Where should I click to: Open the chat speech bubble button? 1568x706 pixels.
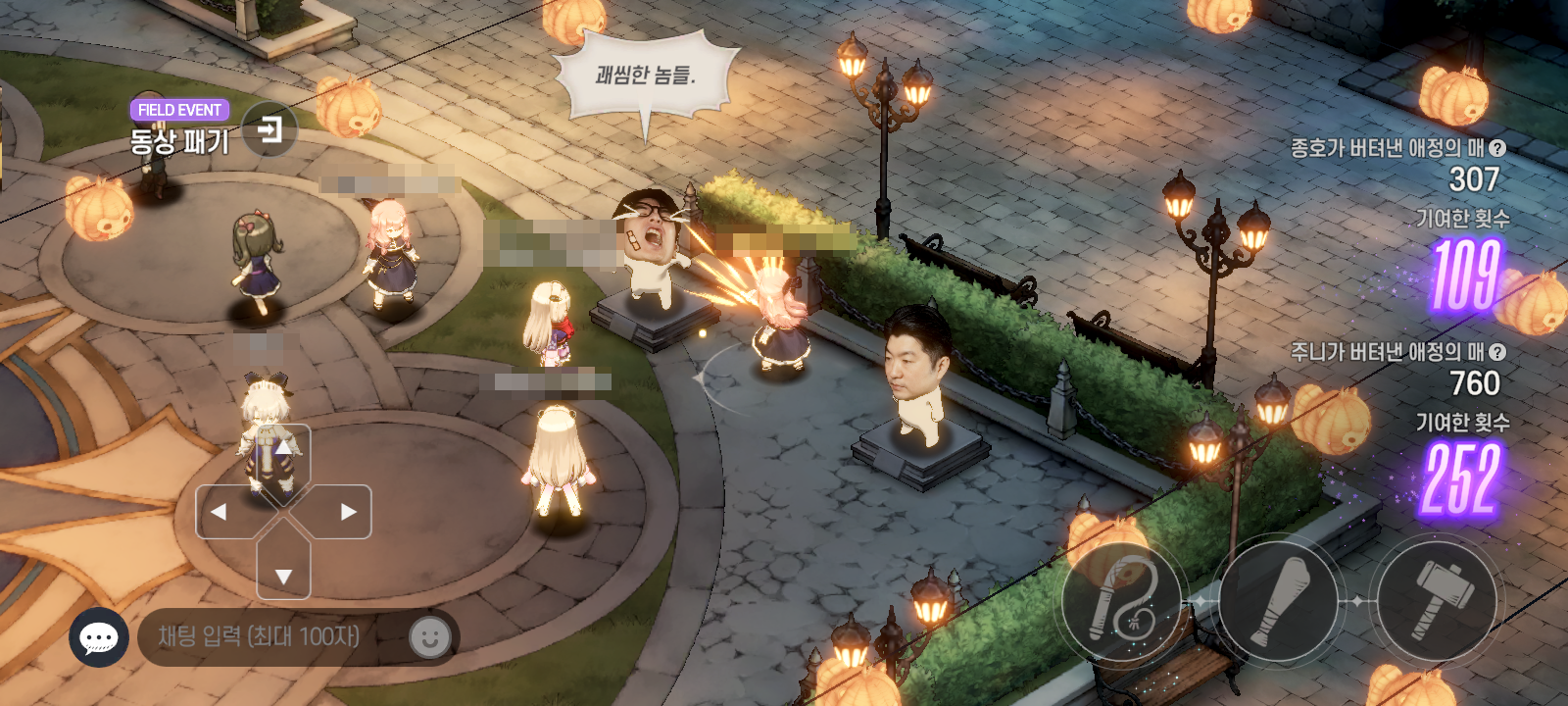click(99, 637)
